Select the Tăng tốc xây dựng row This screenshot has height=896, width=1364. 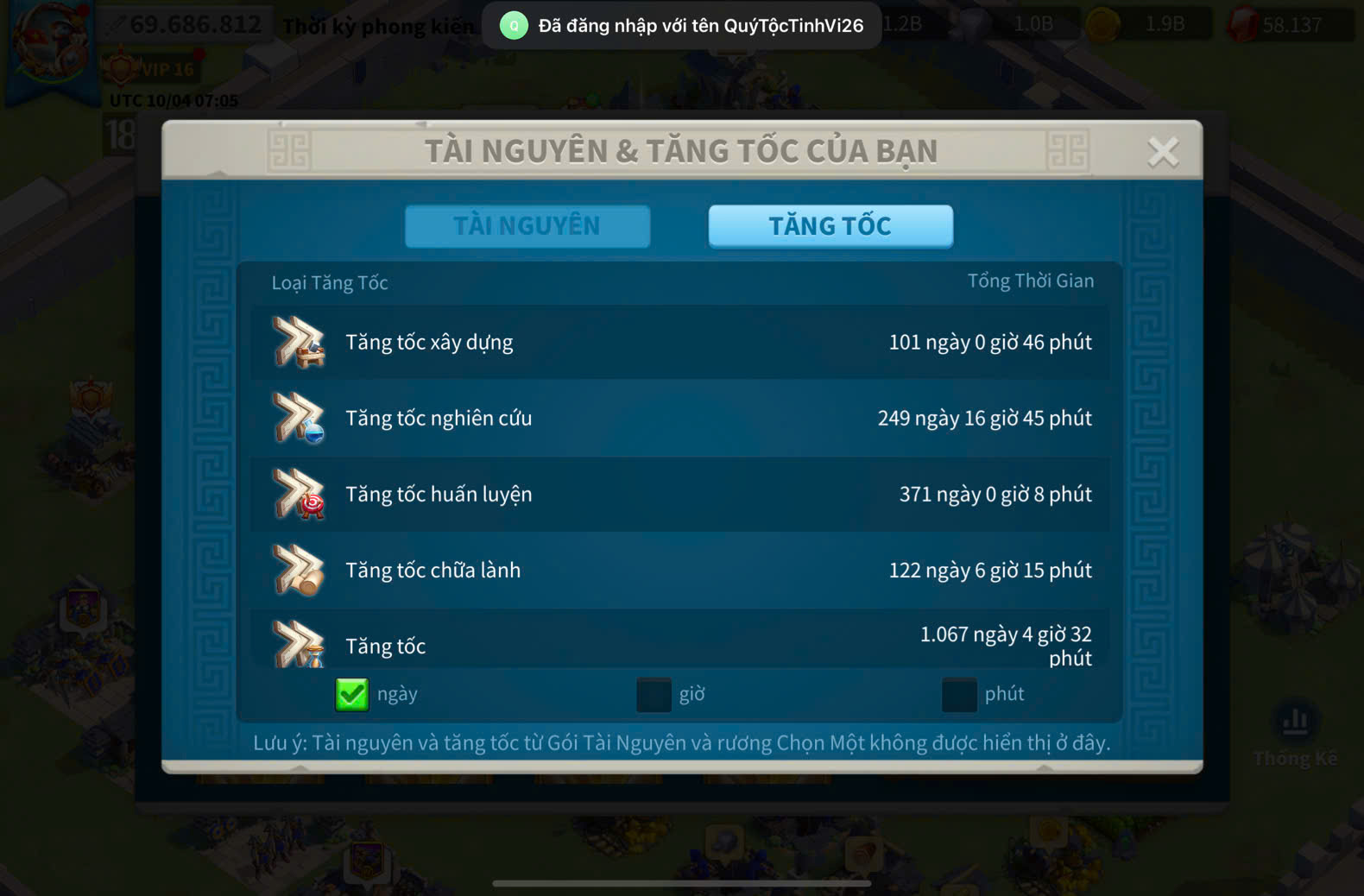(x=680, y=343)
